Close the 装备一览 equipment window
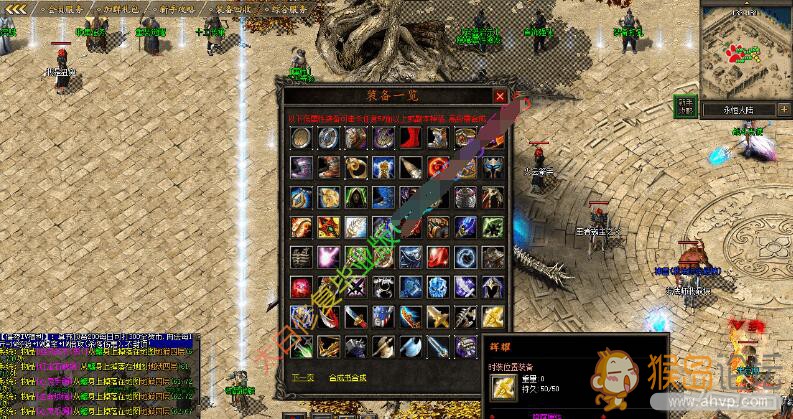793x419 pixels. 499,96
